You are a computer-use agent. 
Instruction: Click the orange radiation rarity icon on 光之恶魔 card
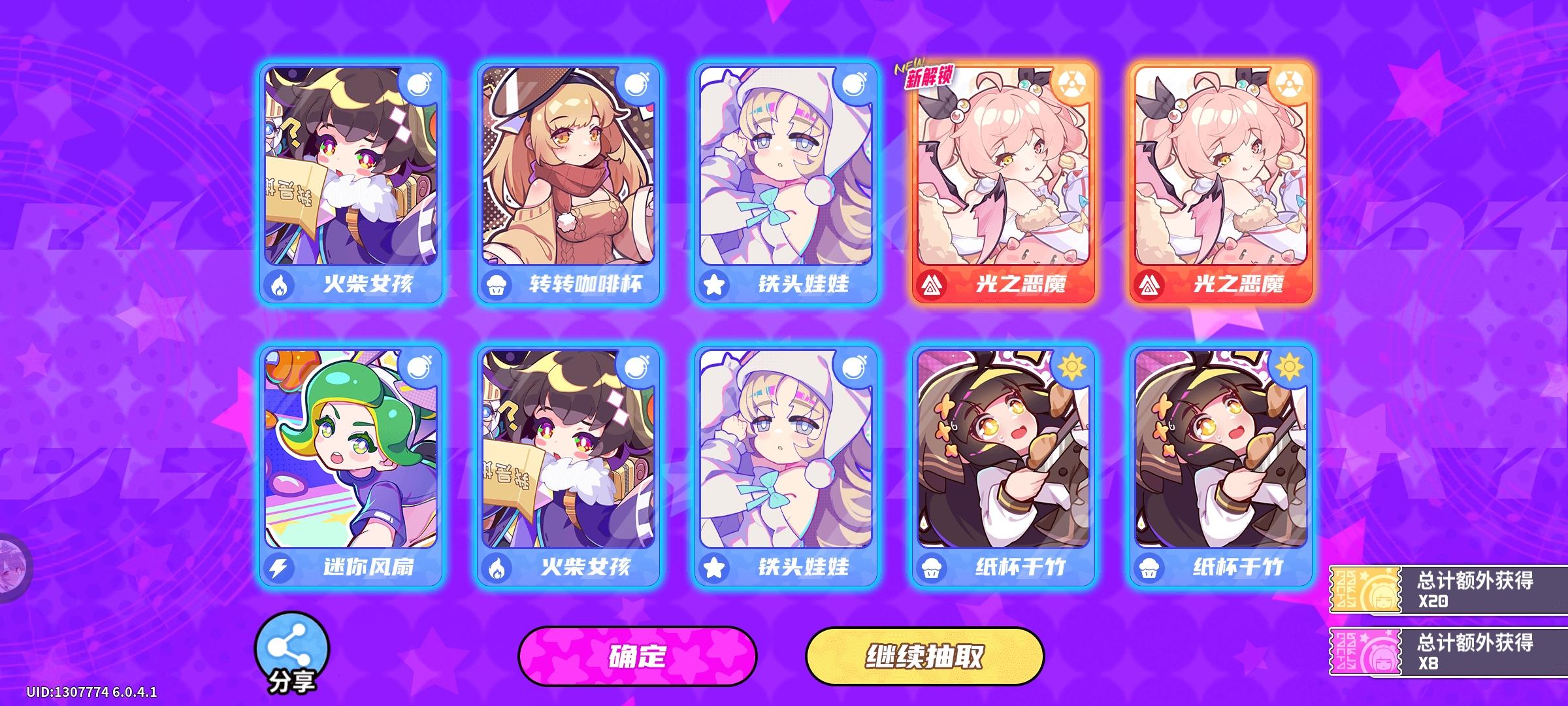1073,84
